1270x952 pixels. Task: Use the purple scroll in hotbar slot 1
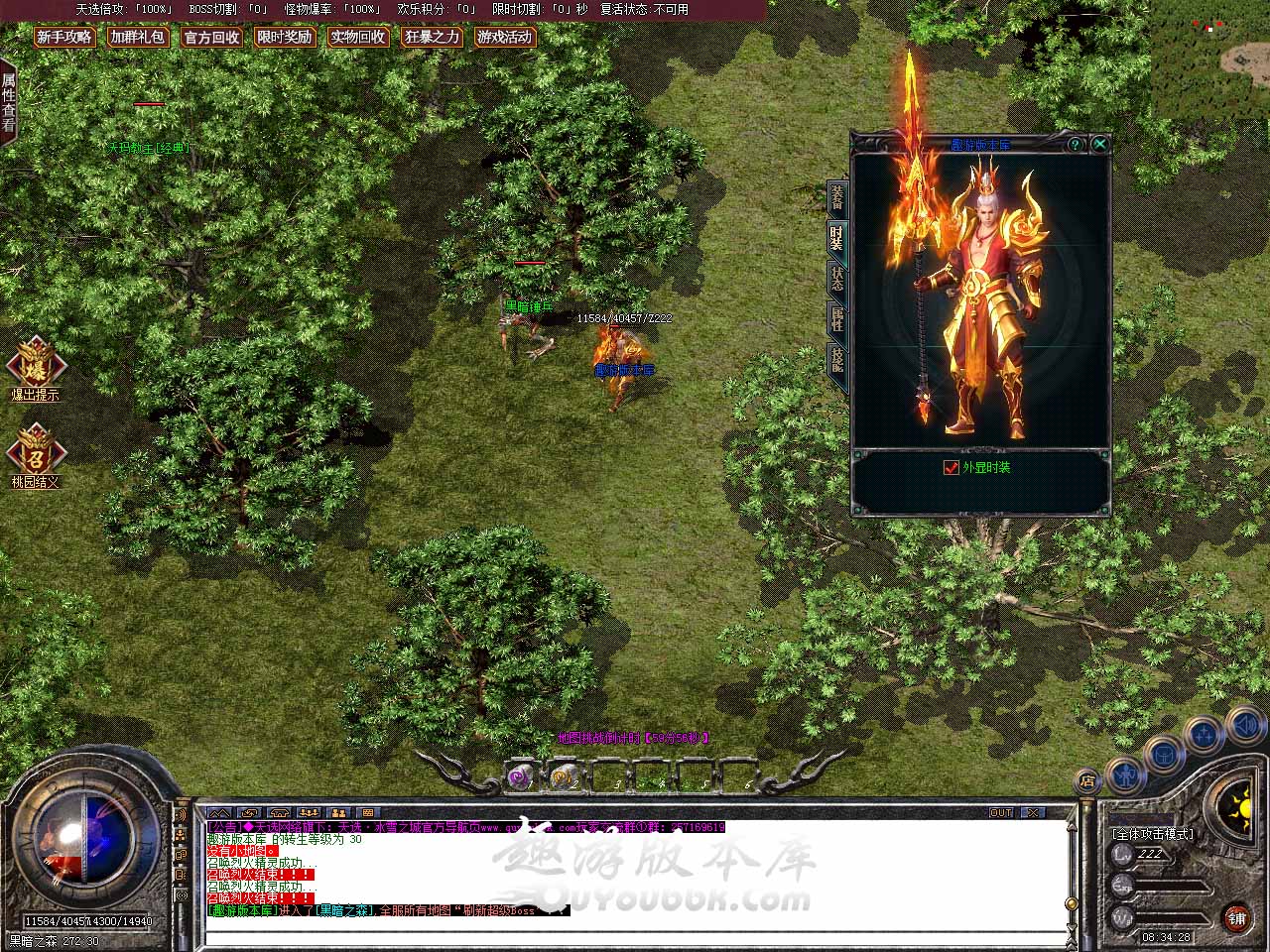520,777
